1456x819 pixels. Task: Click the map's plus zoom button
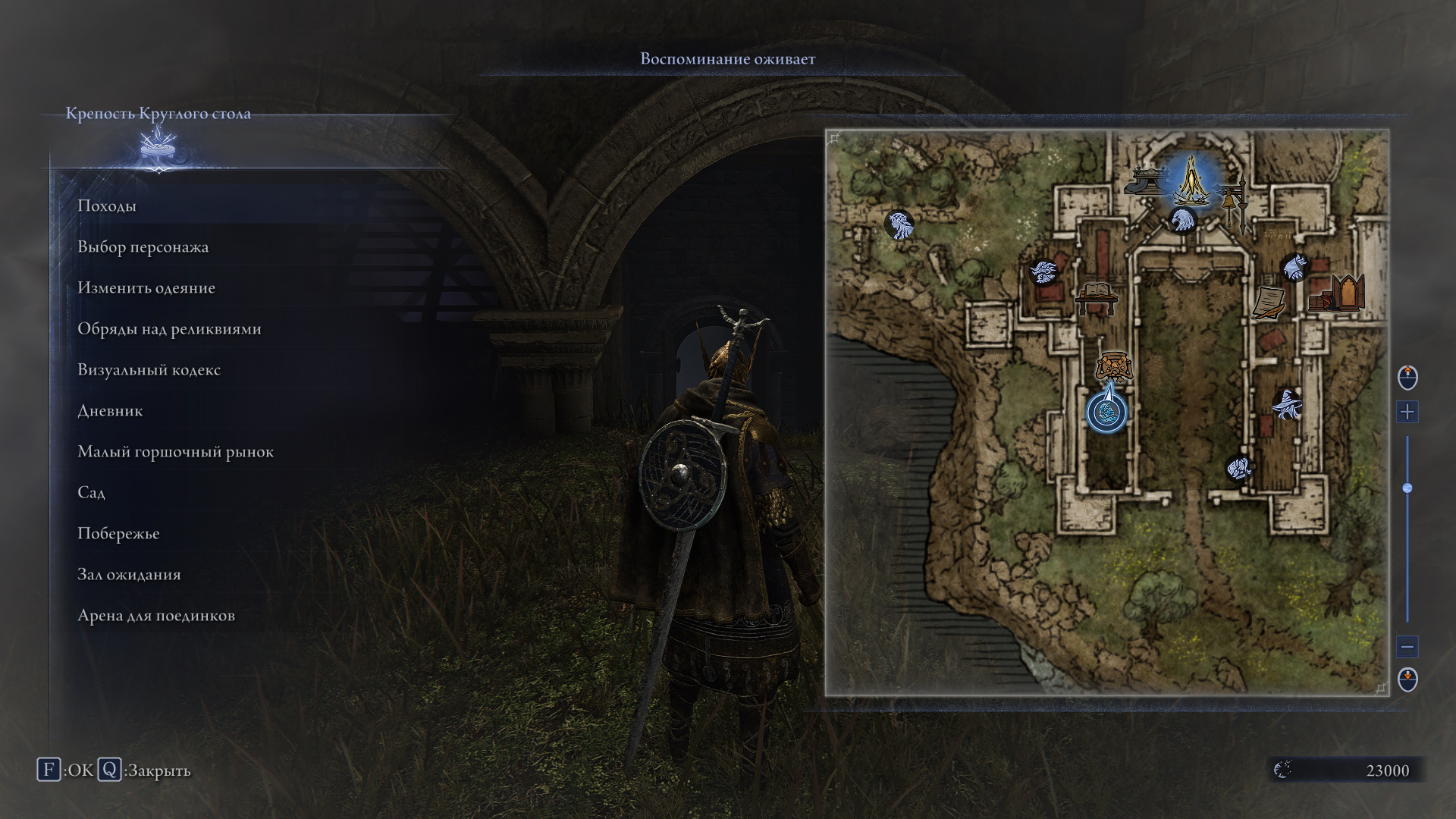point(1407,412)
